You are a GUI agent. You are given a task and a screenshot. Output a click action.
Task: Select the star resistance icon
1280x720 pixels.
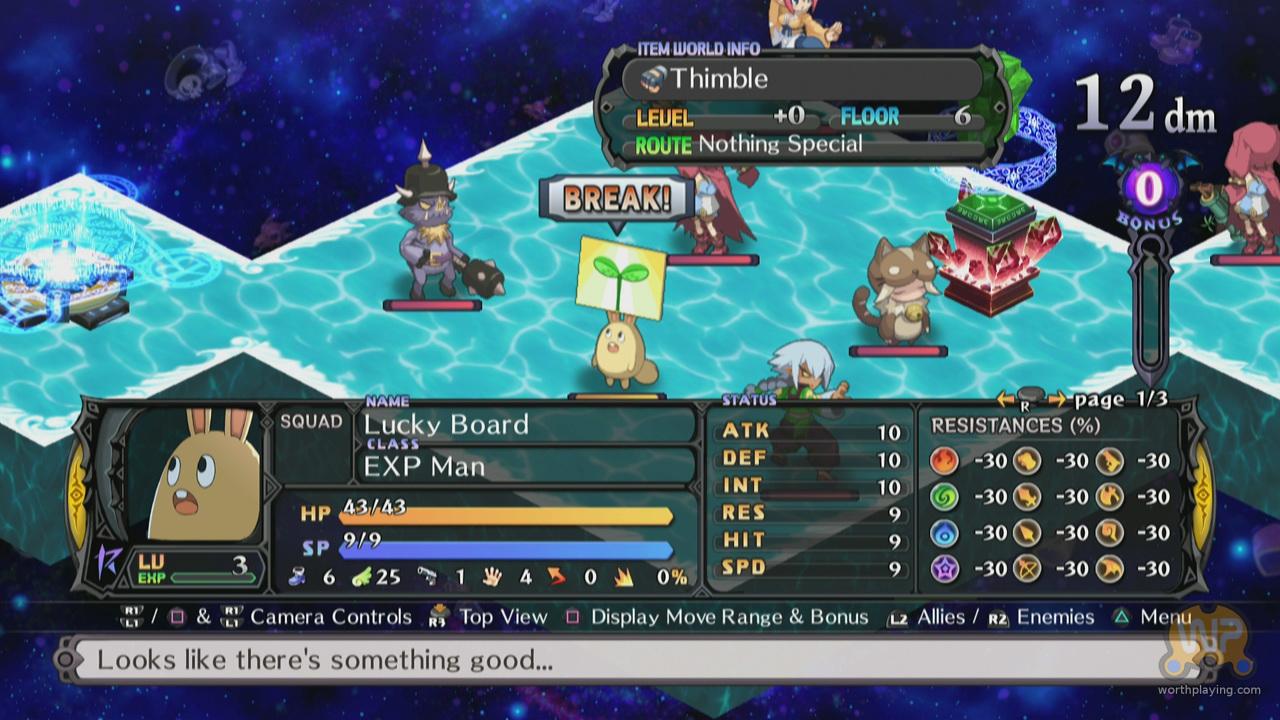tap(945, 568)
